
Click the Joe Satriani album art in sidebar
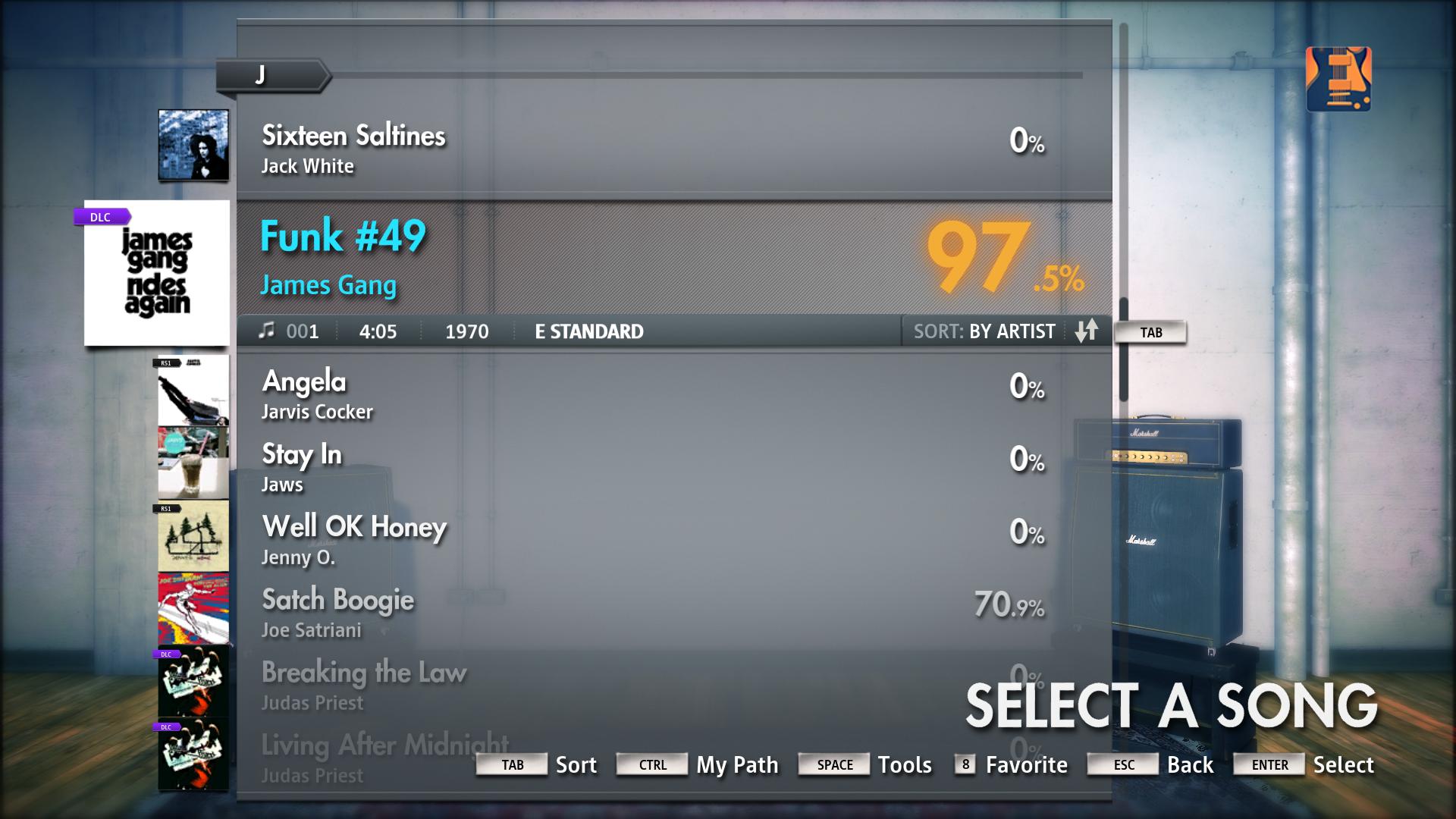pyautogui.click(x=193, y=607)
